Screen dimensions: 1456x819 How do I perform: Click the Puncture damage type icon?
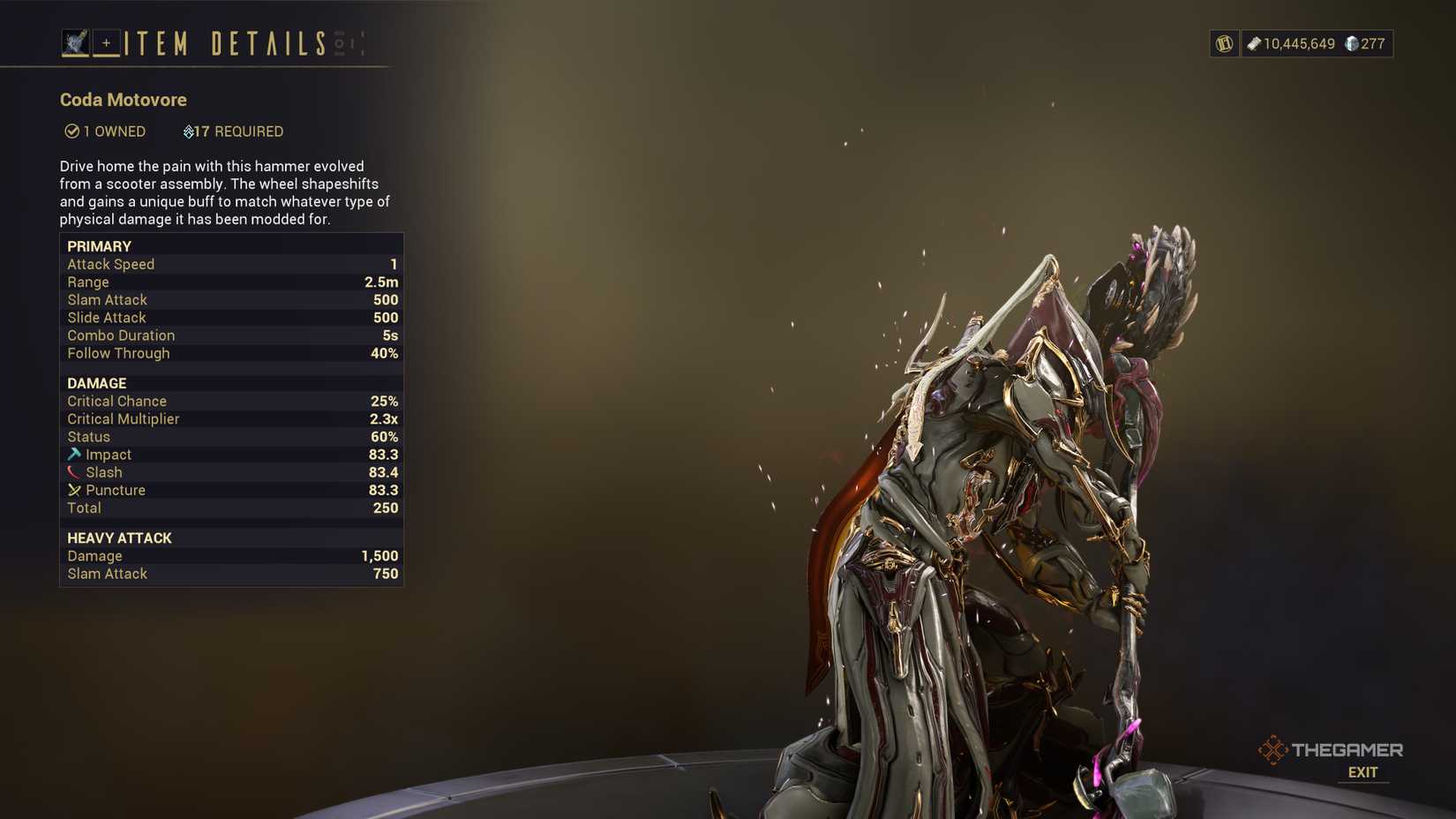point(75,490)
